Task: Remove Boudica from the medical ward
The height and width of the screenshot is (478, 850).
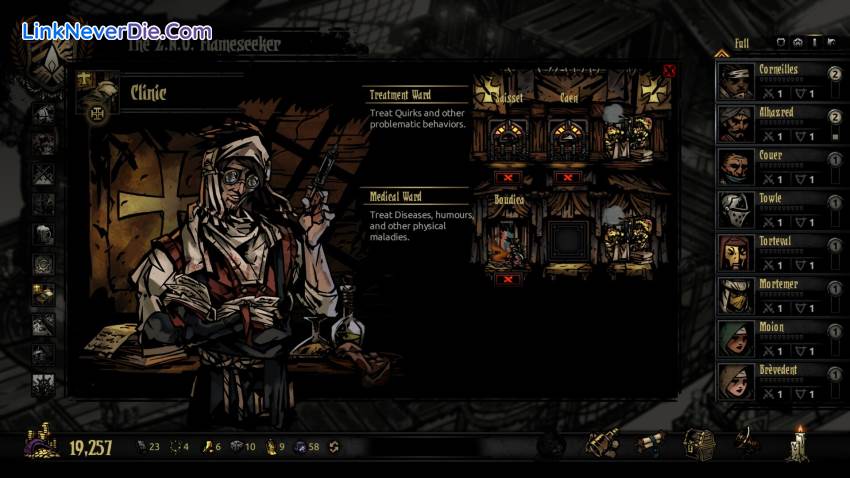Action: click(510, 279)
